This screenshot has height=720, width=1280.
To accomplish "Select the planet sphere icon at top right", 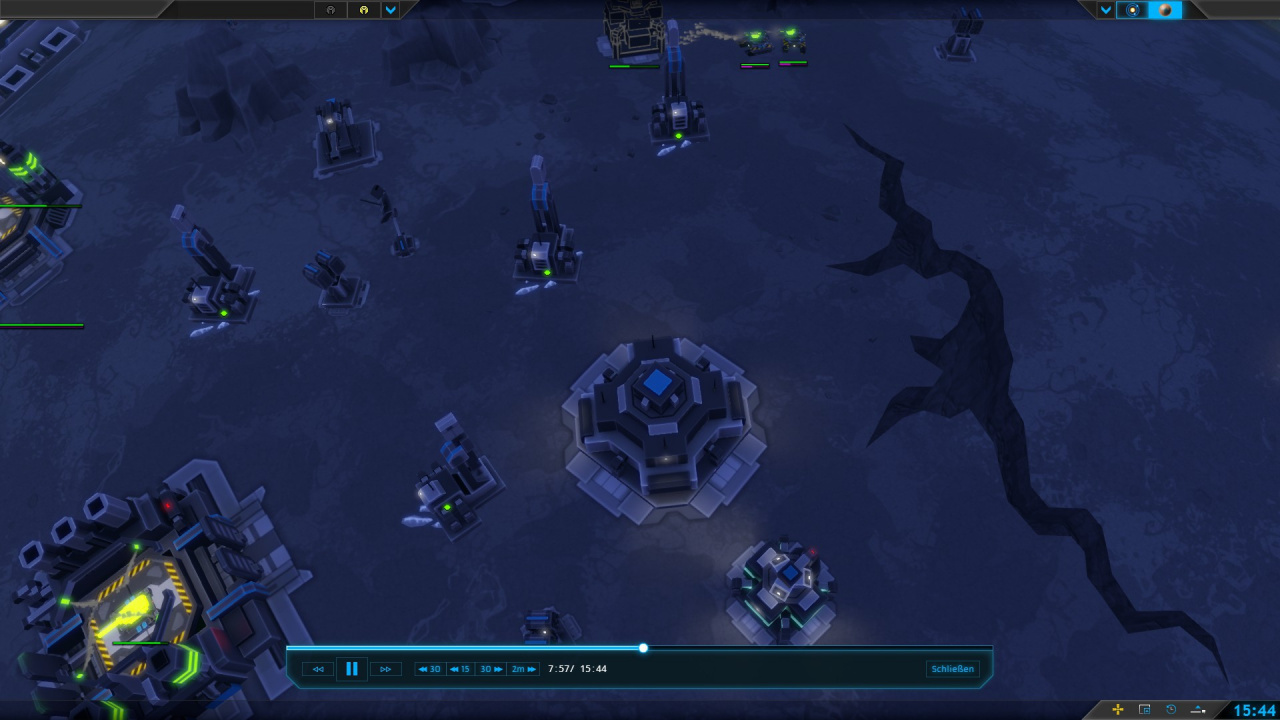I will (x=1166, y=10).
